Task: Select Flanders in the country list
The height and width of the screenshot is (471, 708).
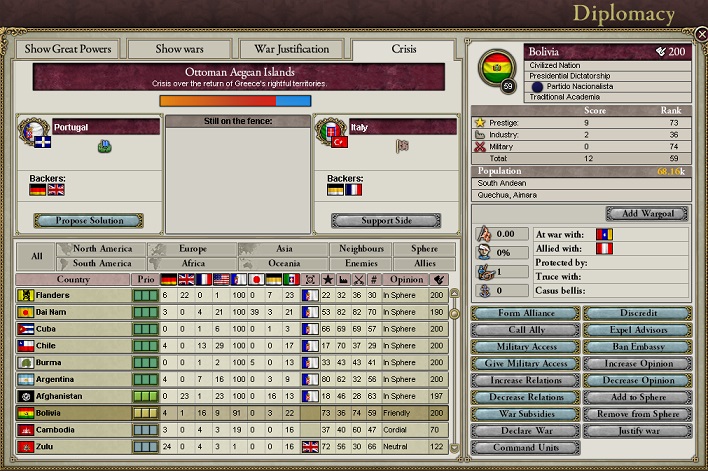Action: [70, 295]
